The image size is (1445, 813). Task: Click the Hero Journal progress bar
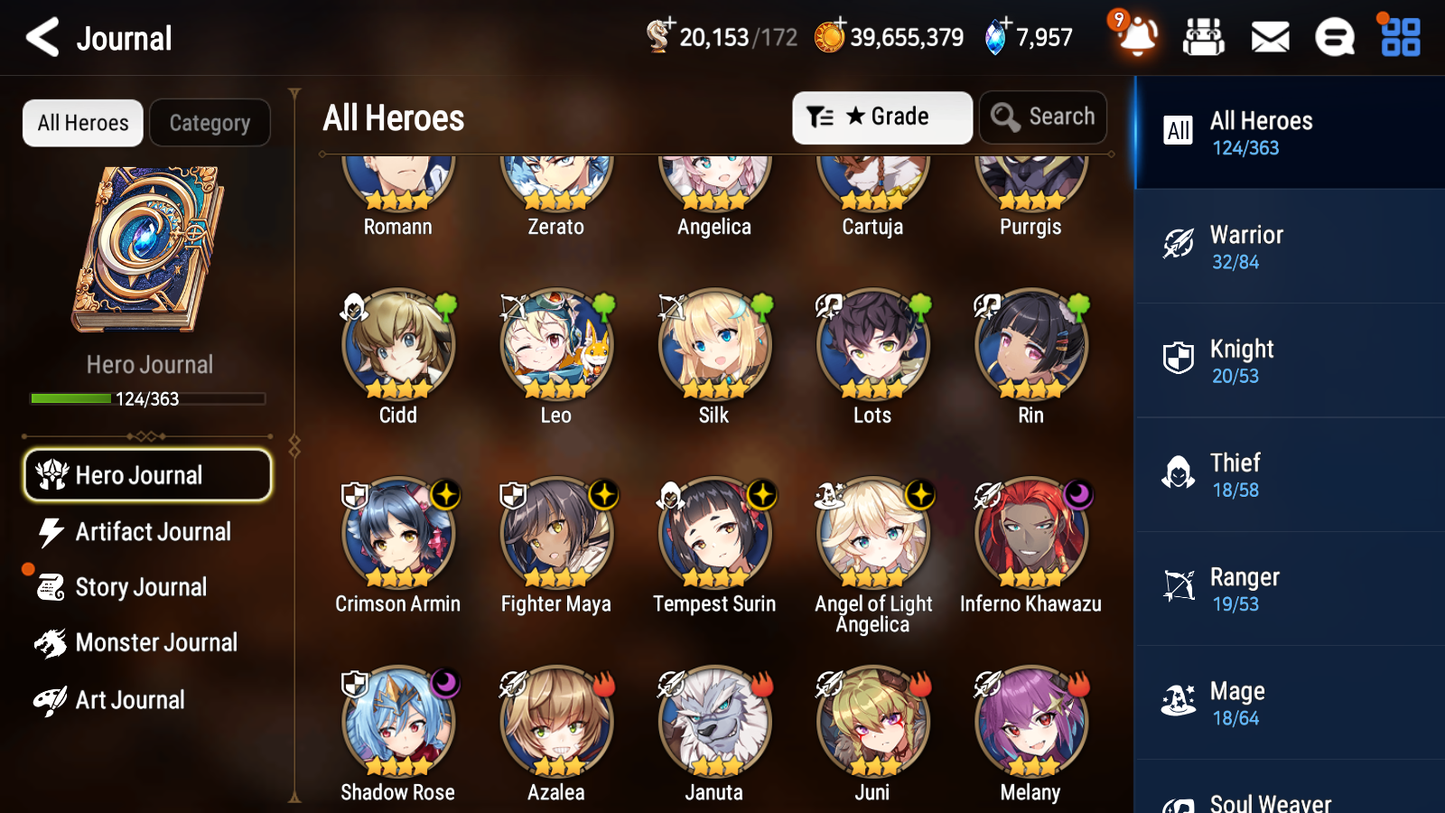click(149, 398)
